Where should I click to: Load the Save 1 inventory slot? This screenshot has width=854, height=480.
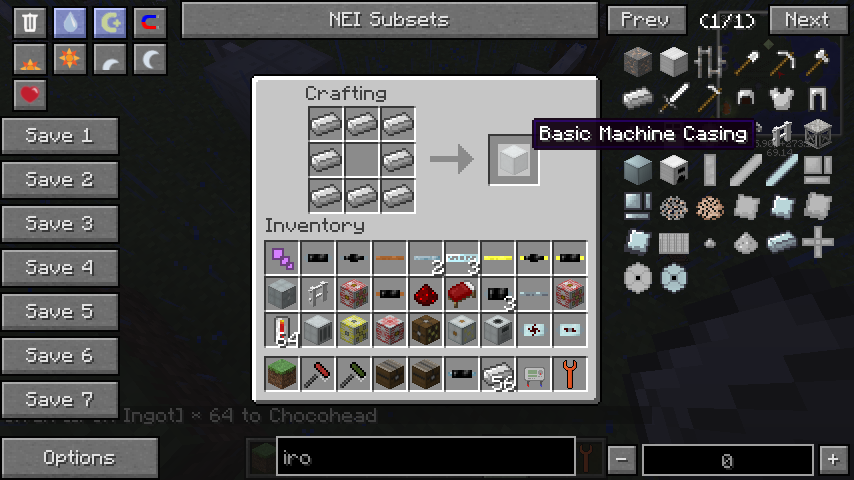click(x=59, y=136)
